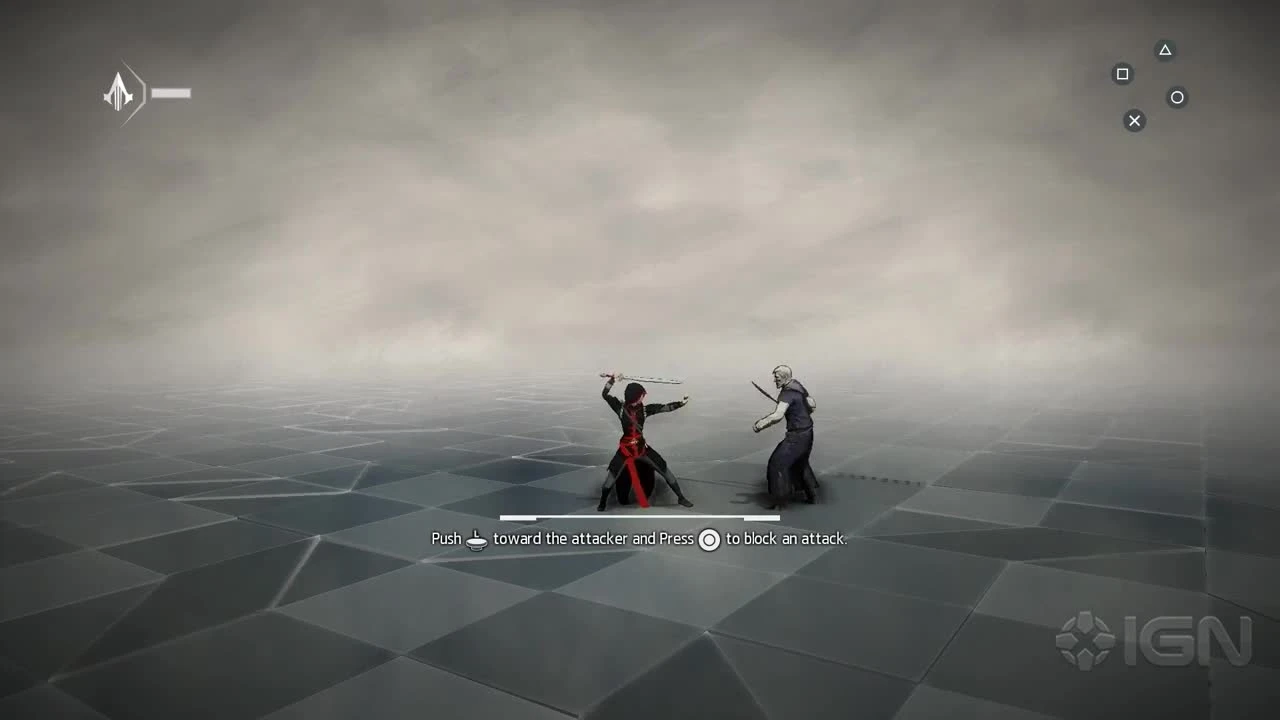Click the Assassin's insignia emblem icon
Image resolution: width=1280 pixels, height=720 pixels.
[x=120, y=93]
